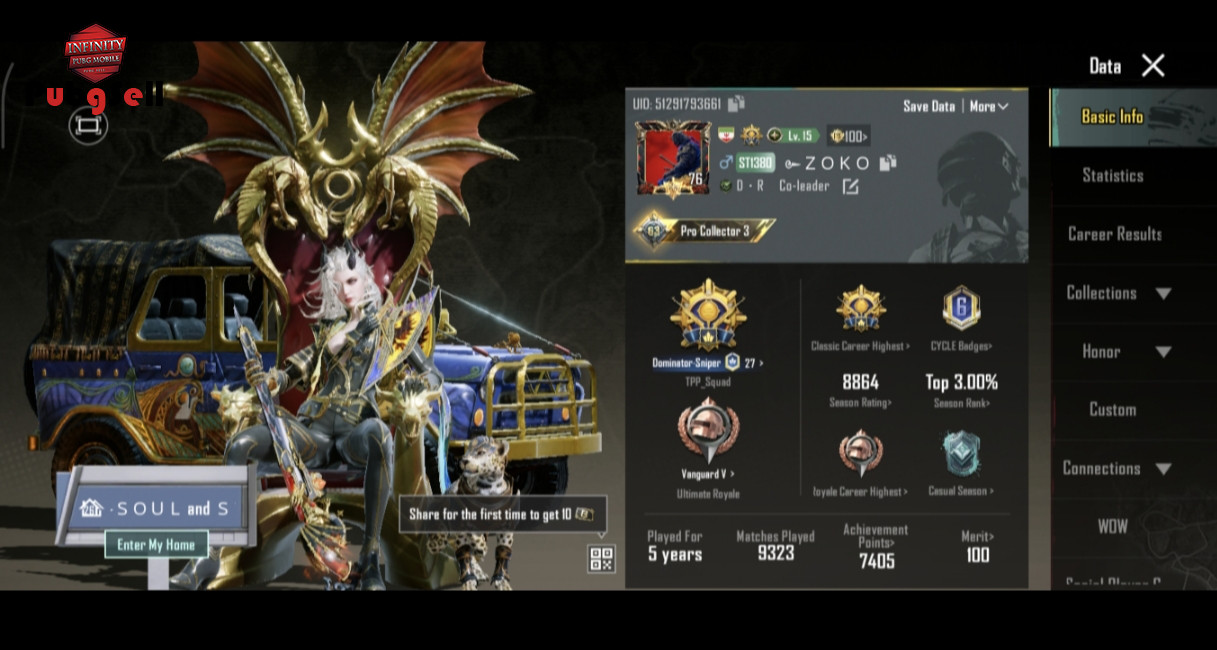
Task: Open the WOW tab
Action: [x=1112, y=527]
